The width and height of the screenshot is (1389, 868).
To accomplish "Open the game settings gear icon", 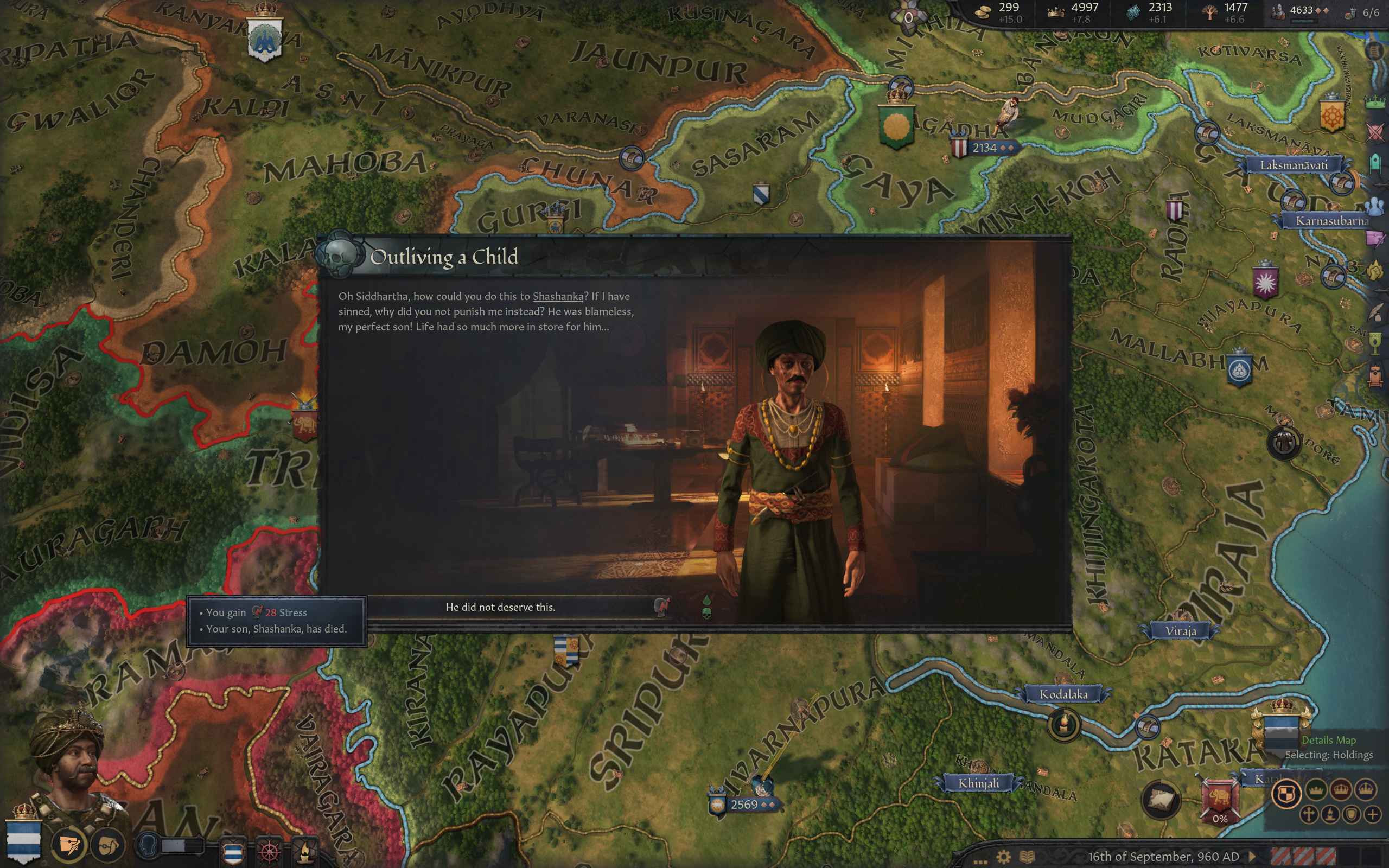I will point(1003,857).
